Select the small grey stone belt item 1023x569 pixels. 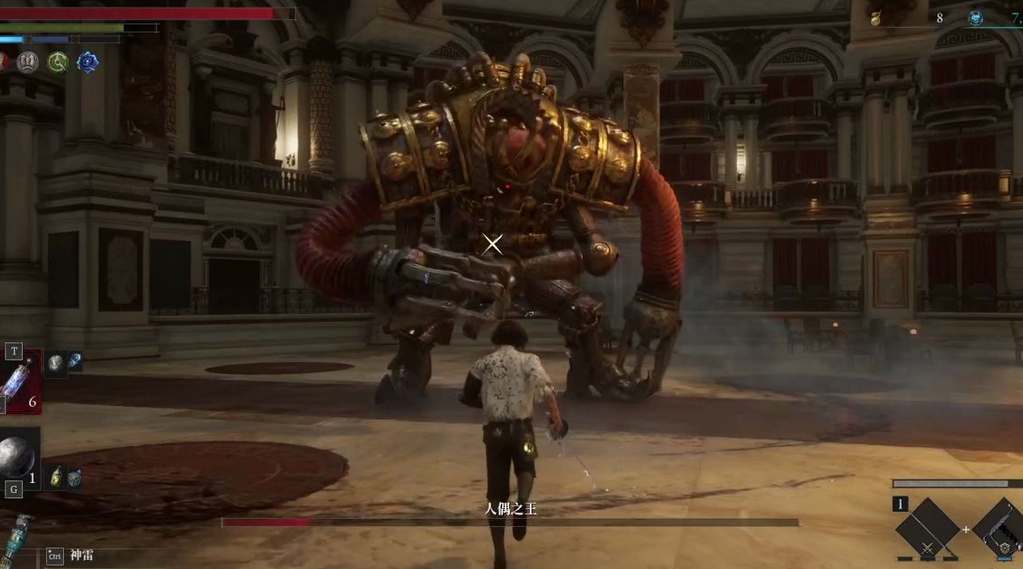pyautogui.click(x=56, y=362)
